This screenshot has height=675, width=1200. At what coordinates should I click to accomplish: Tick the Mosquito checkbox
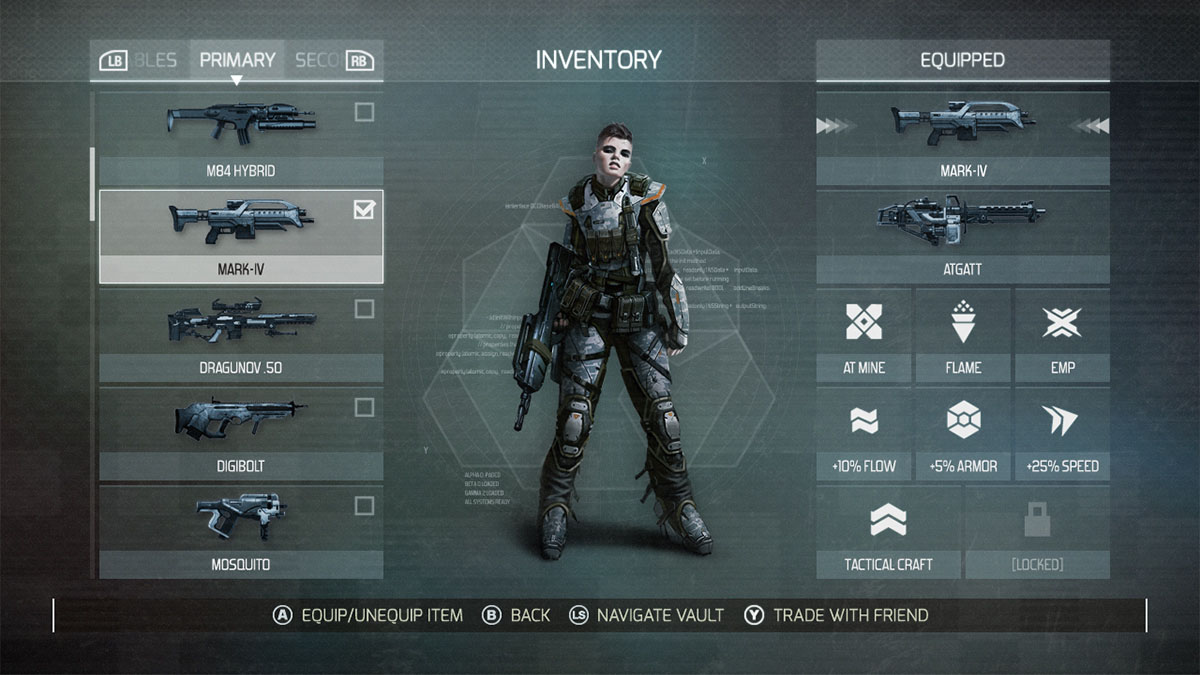[364, 505]
